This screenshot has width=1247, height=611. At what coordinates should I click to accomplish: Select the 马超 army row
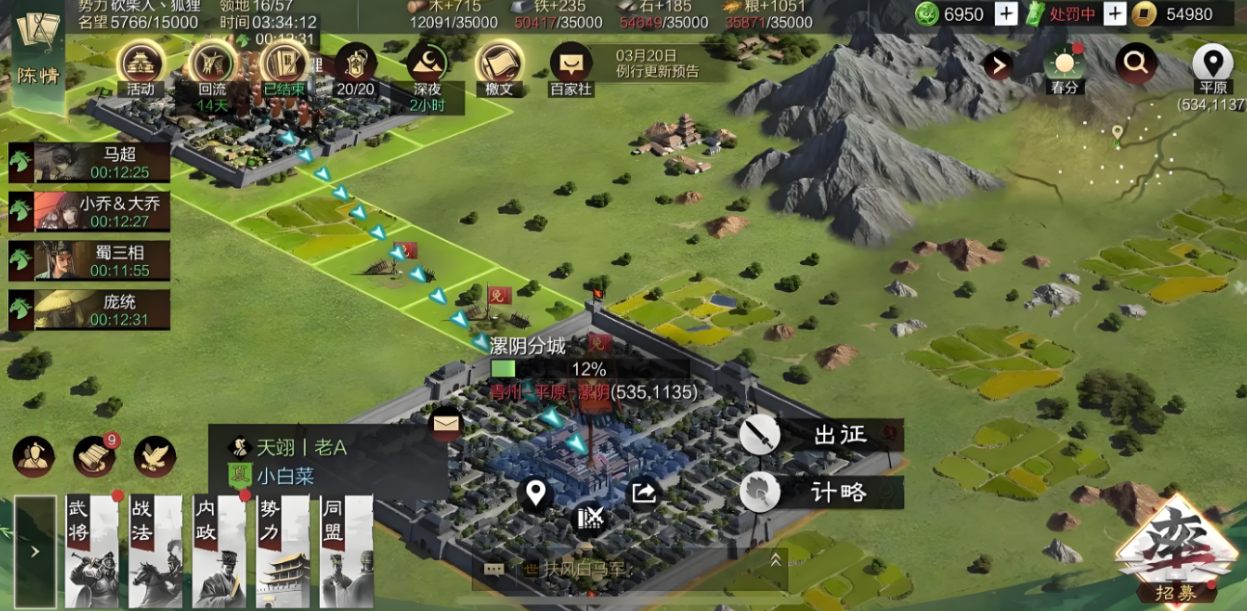90,162
